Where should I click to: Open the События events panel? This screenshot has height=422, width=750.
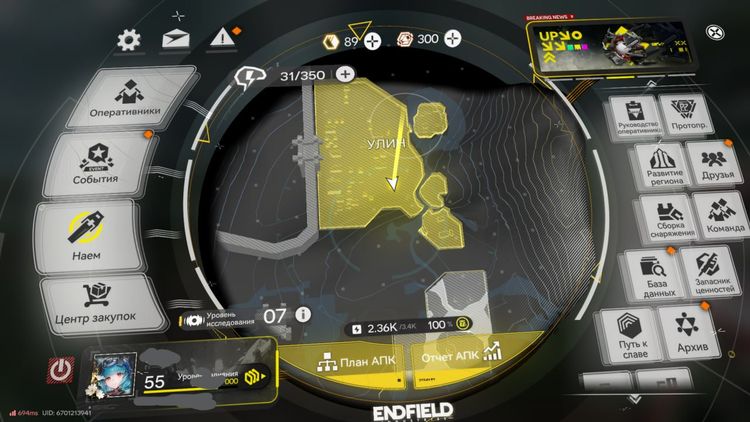pos(99,165)
